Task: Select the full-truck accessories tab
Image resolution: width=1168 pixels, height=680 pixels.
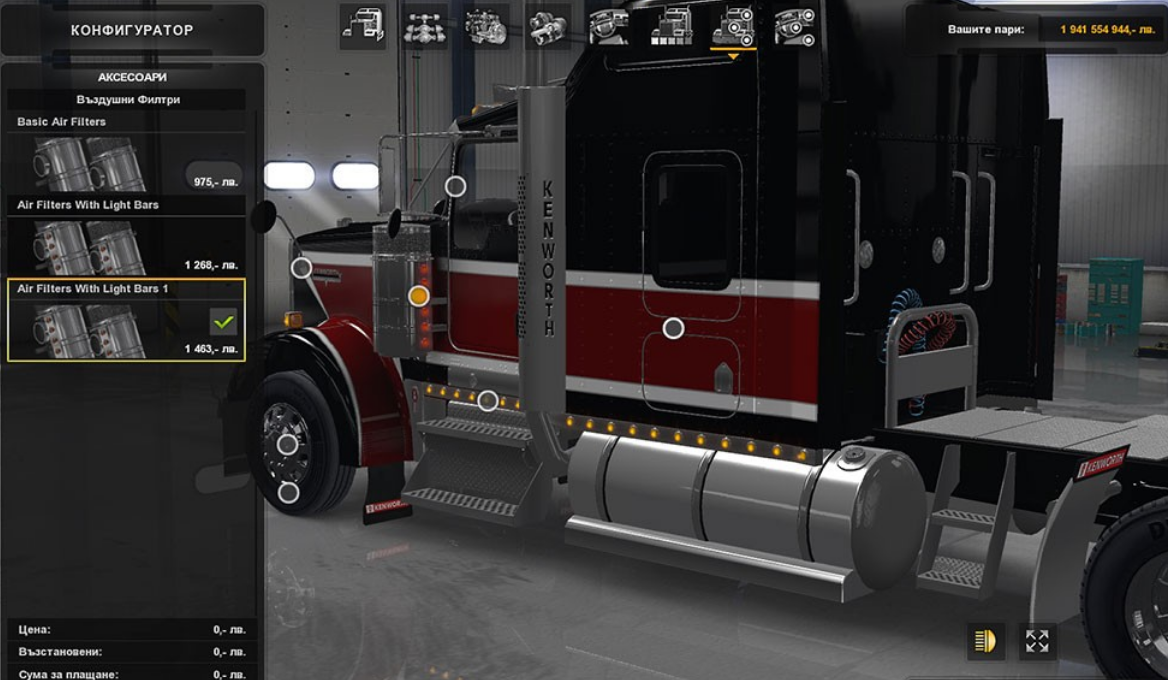Action: pyautogui.click(x=733, y=26)
